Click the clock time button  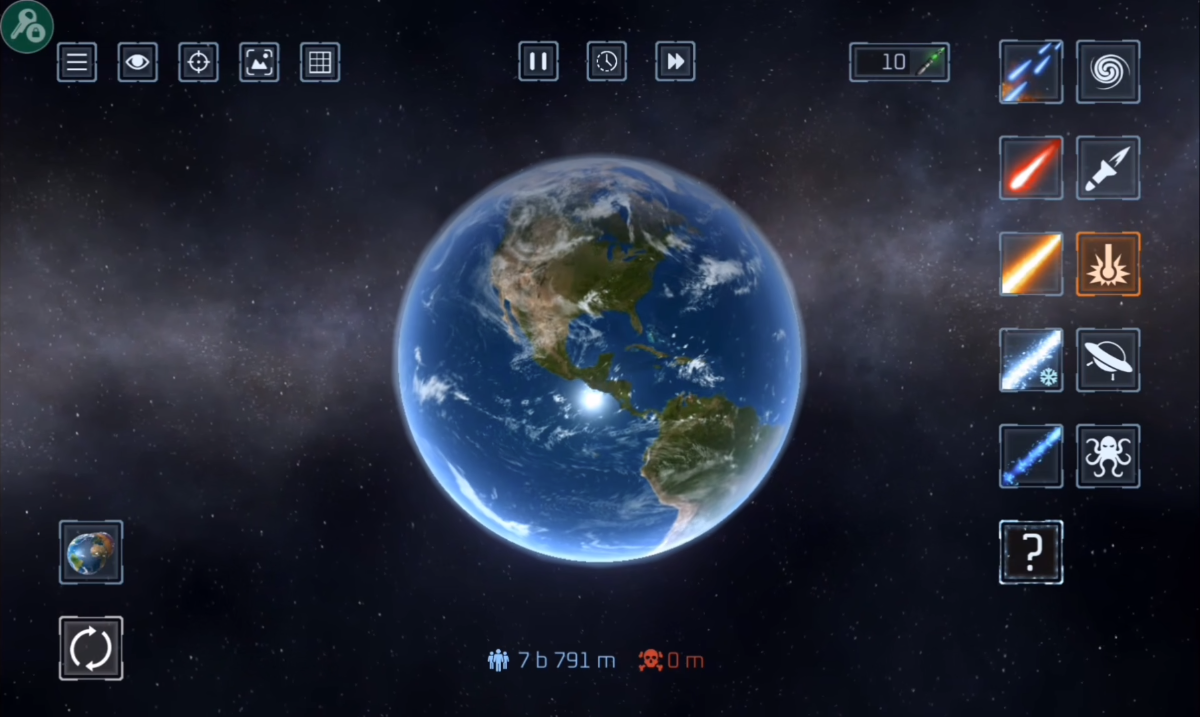point(607,62)
